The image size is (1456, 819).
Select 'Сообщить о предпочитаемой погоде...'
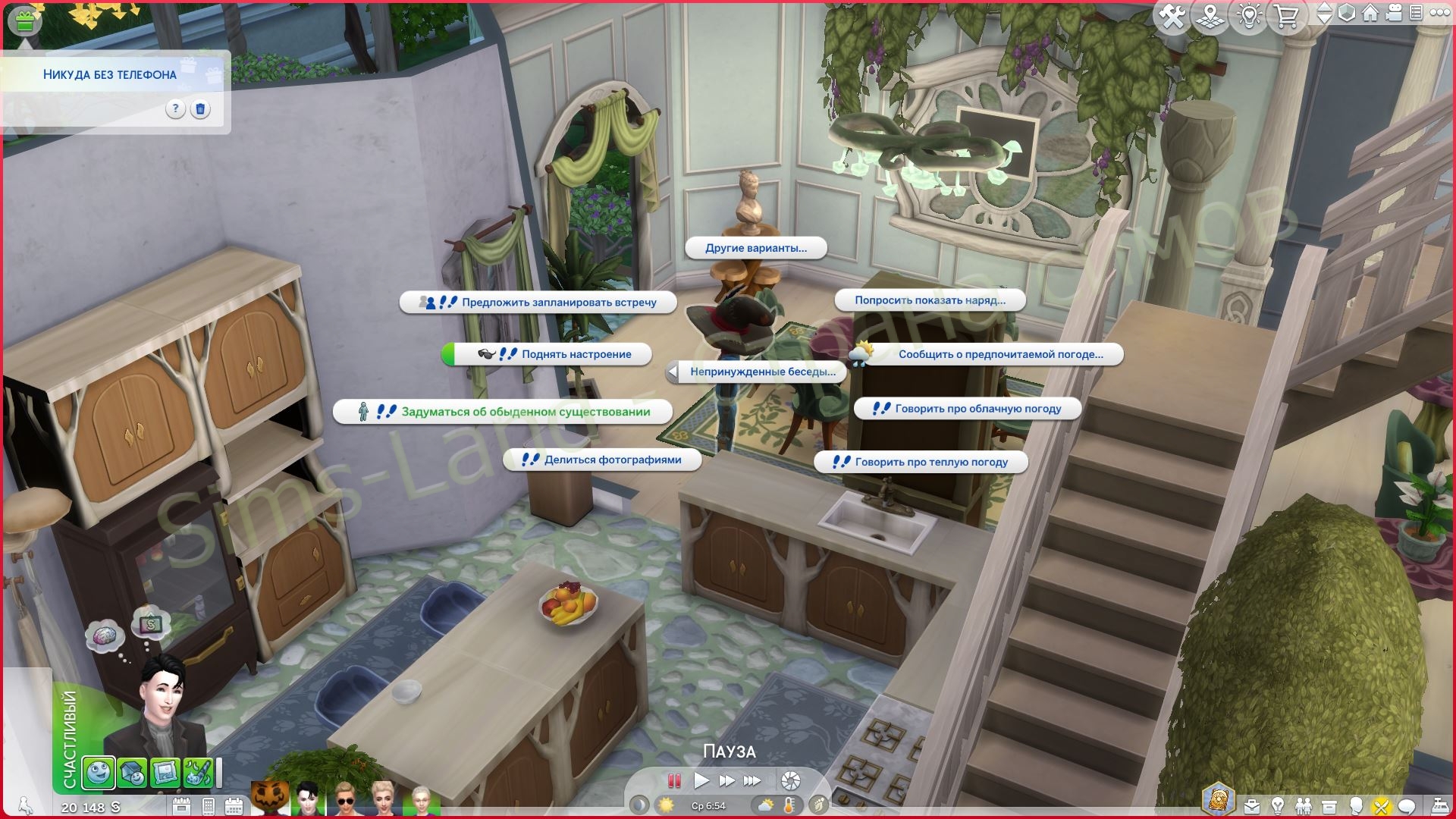click(999, 354)
